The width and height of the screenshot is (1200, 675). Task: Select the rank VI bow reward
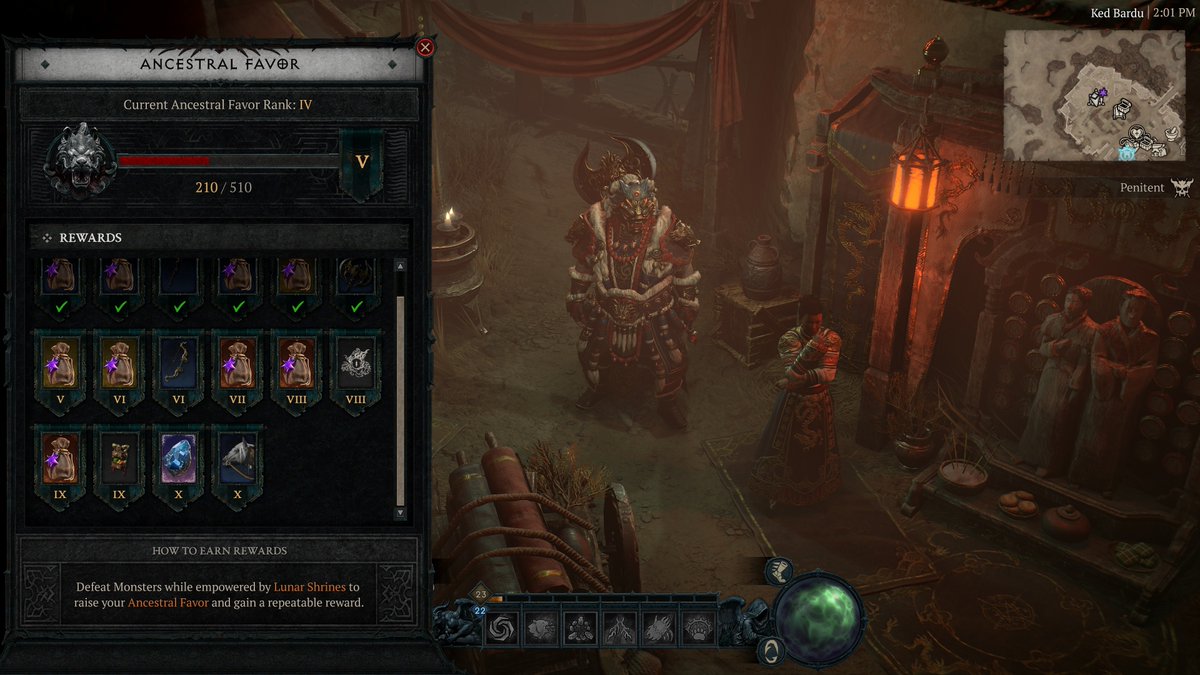click(181, 365)
